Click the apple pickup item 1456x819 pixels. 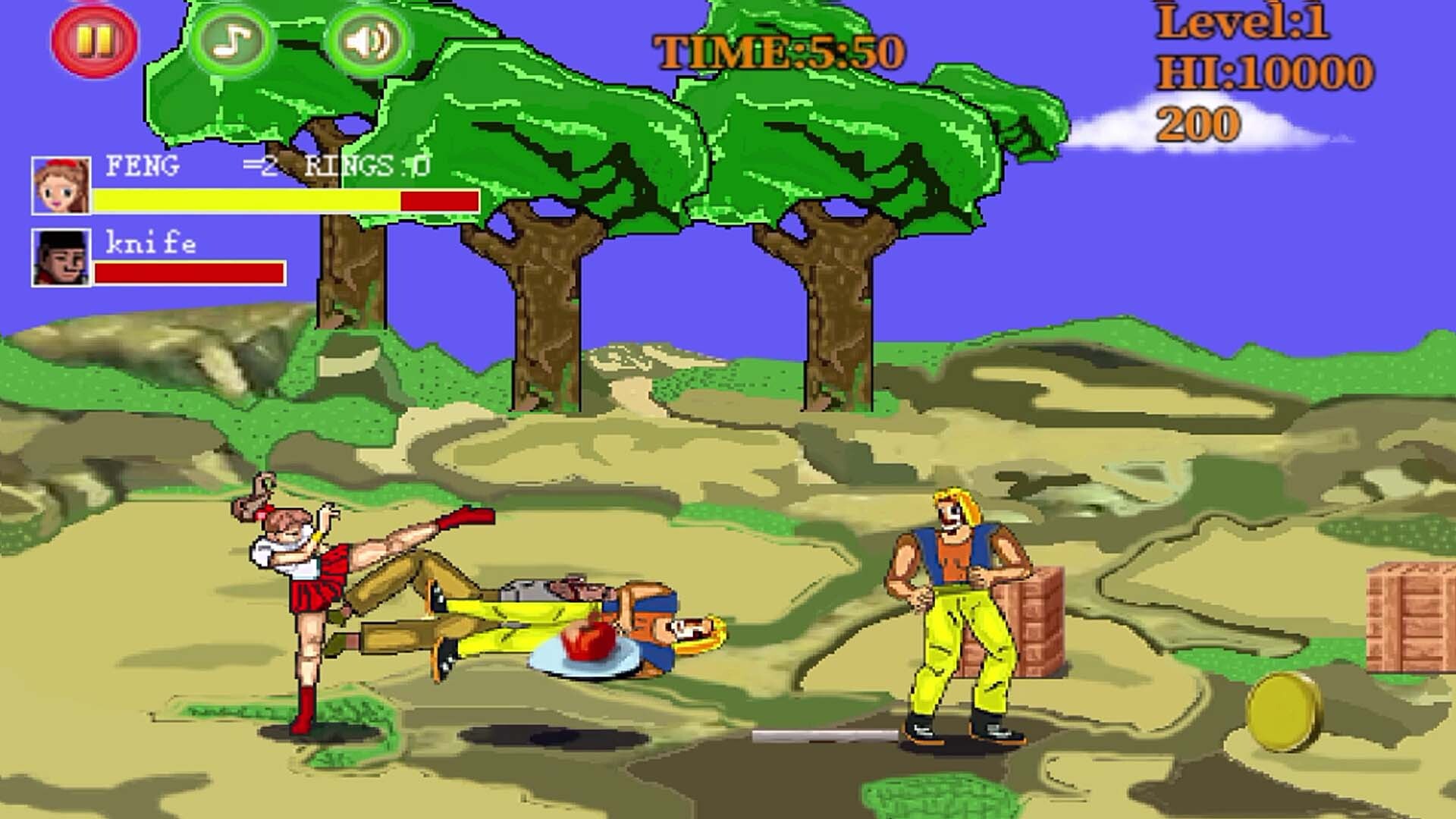tap(588, 641)
